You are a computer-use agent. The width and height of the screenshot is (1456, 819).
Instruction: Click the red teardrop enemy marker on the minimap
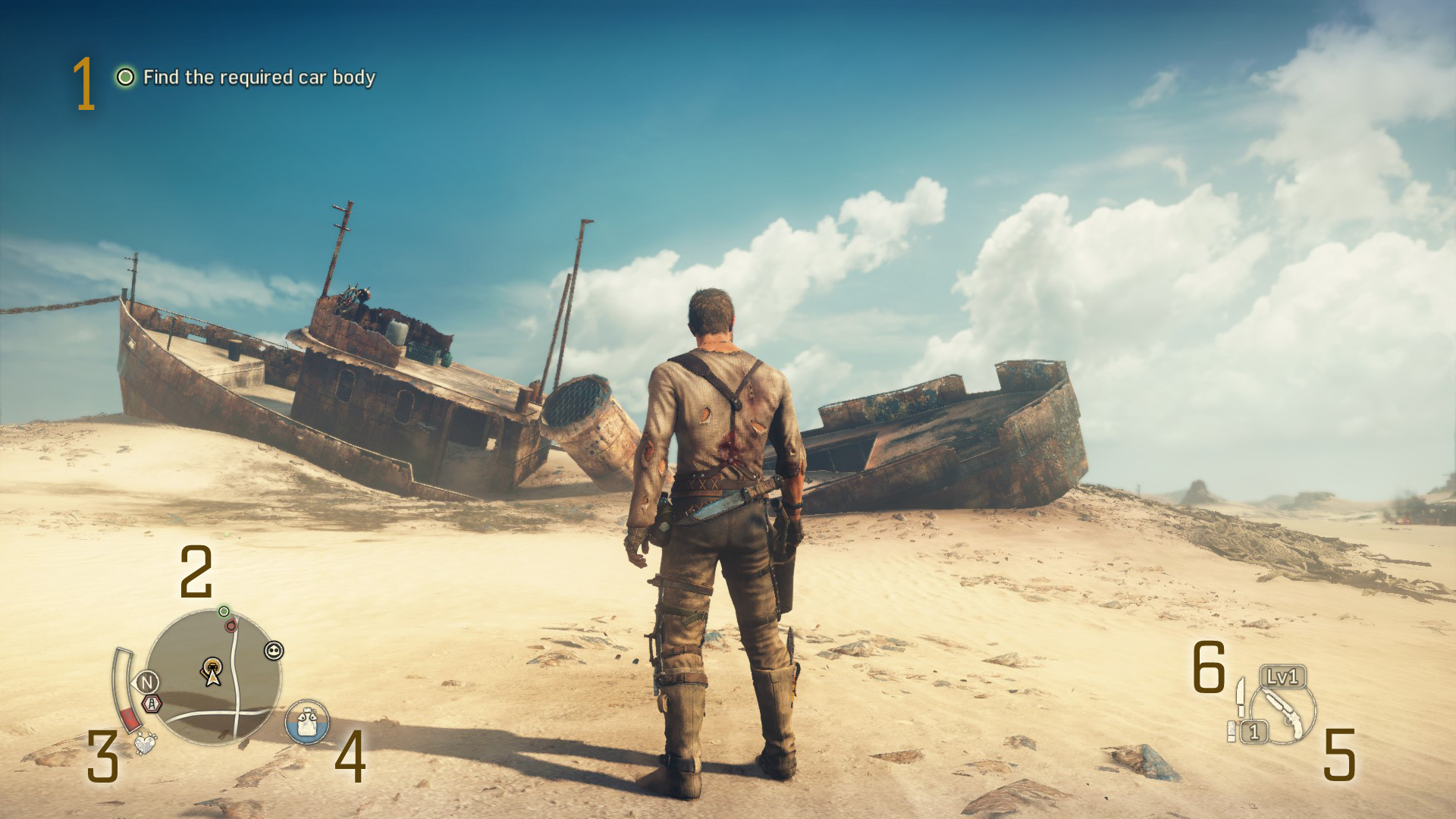pyautogui.click(x=231, y=626)
